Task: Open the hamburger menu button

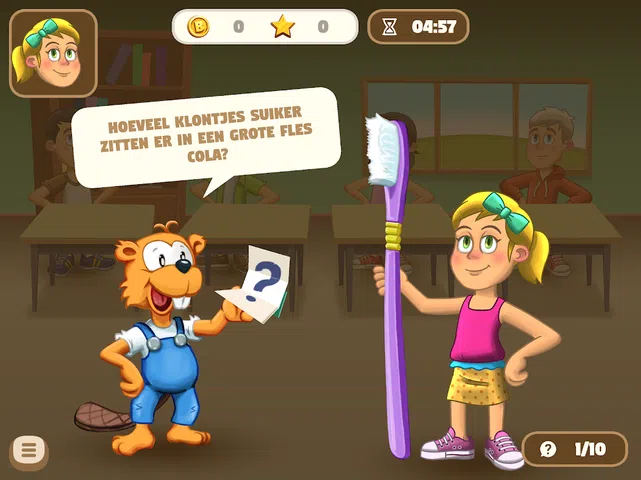Action: pyautogui.click(x=29, y=451)
